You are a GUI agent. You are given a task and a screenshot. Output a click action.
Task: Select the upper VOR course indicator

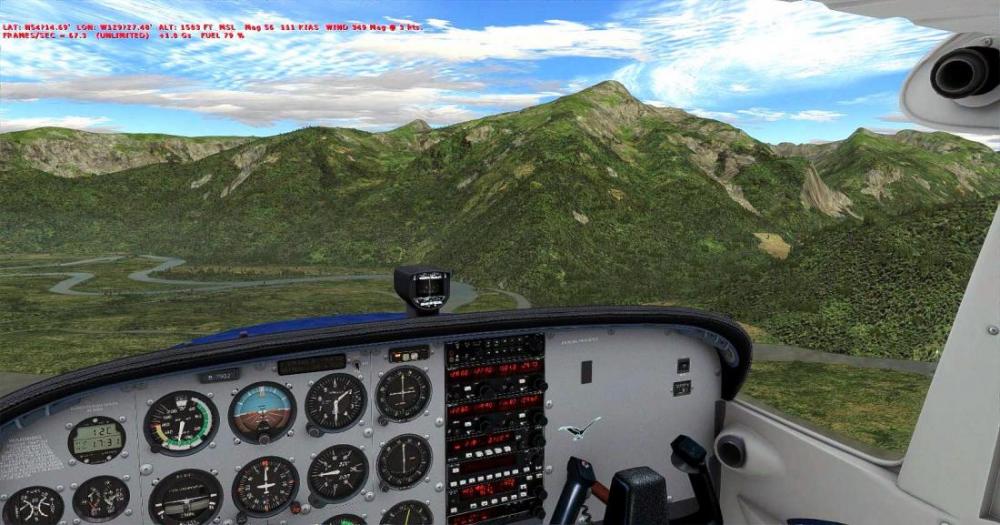403,393
